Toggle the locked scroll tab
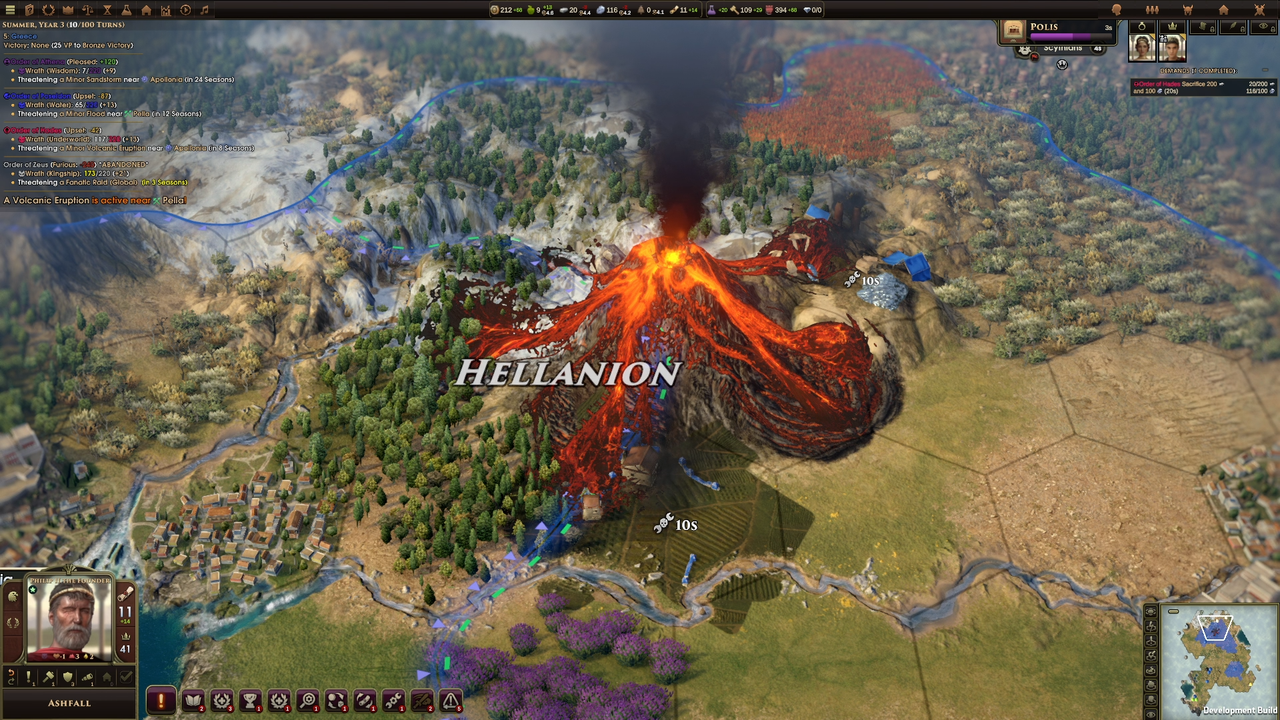 [x=1203, y=27]
